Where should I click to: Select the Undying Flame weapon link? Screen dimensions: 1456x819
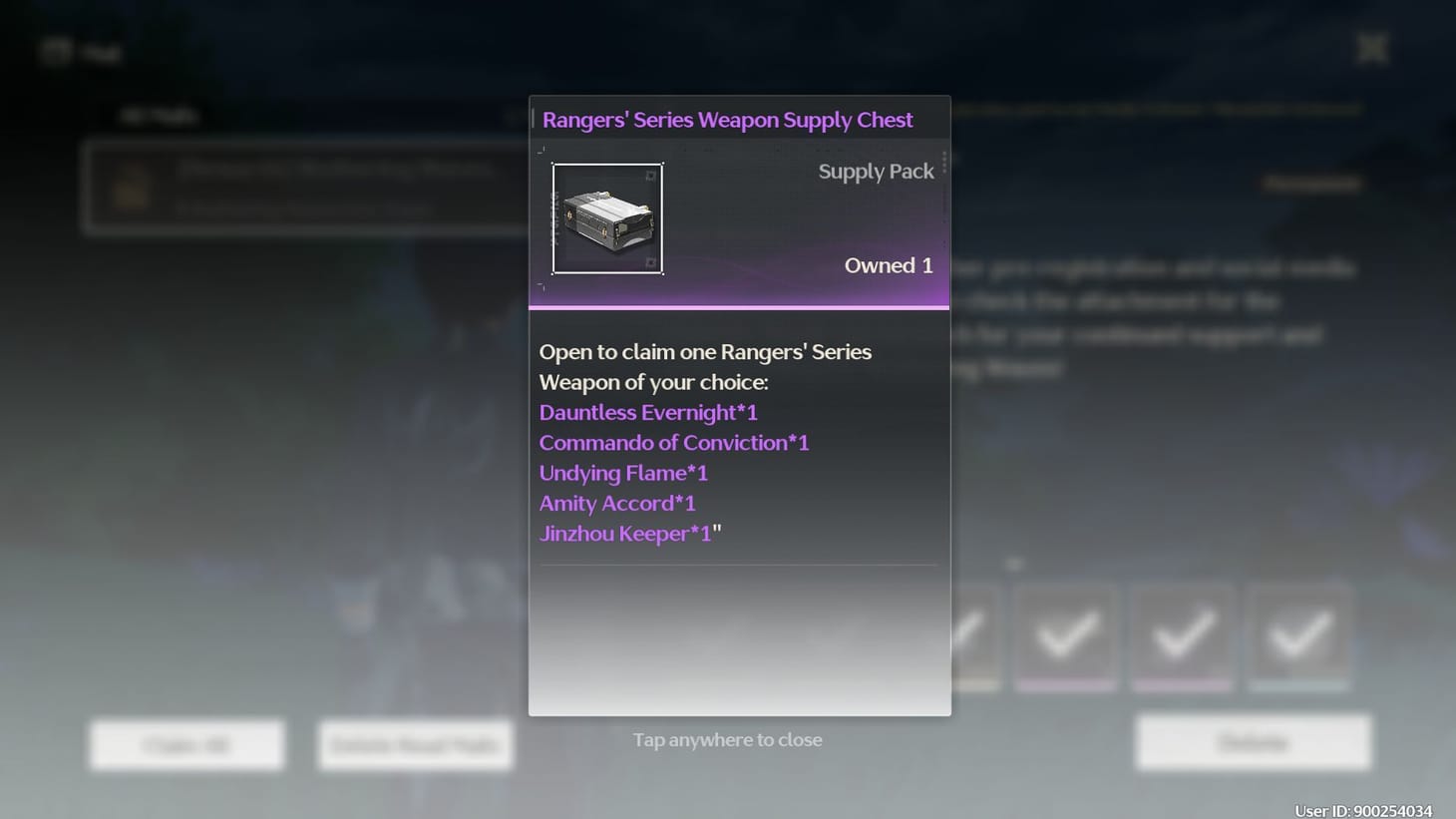pyautogui.click(x=622, y=473)
